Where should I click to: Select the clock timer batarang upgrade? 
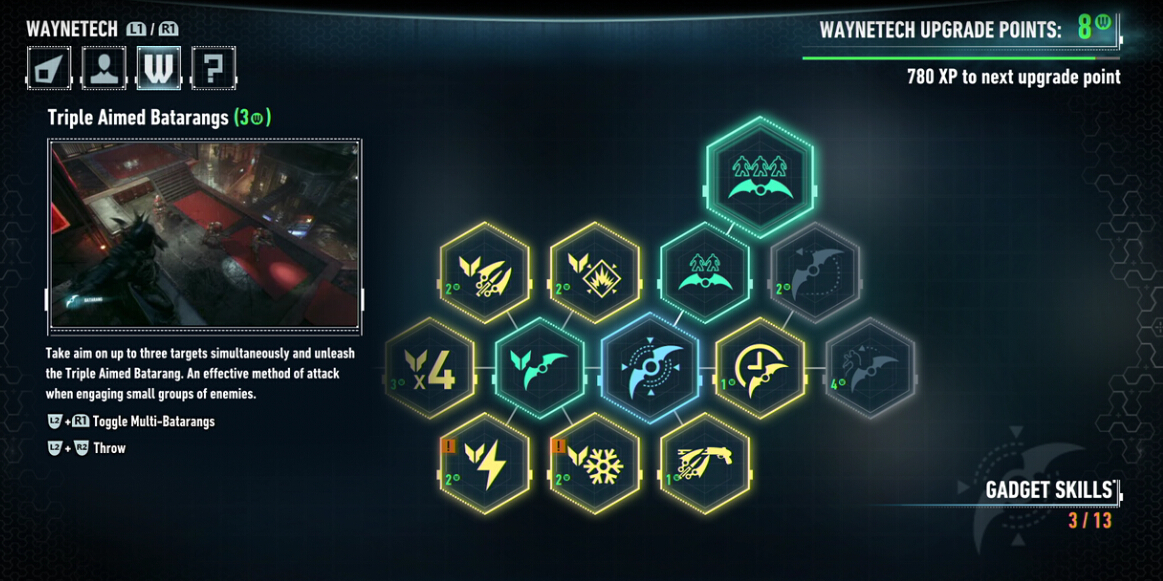click(x=760, y=367)
